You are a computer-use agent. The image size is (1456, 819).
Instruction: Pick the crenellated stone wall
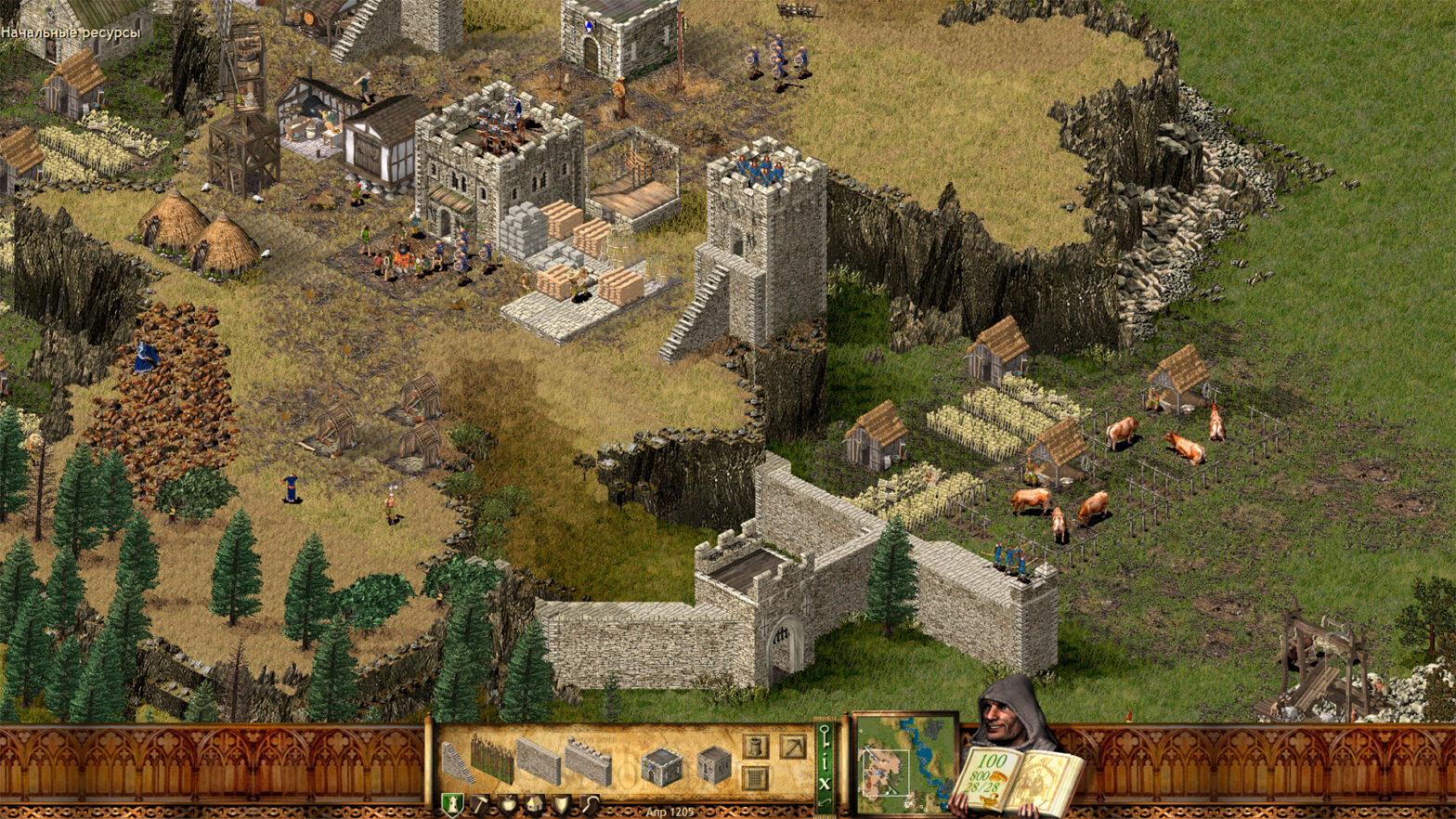point(588,761)
